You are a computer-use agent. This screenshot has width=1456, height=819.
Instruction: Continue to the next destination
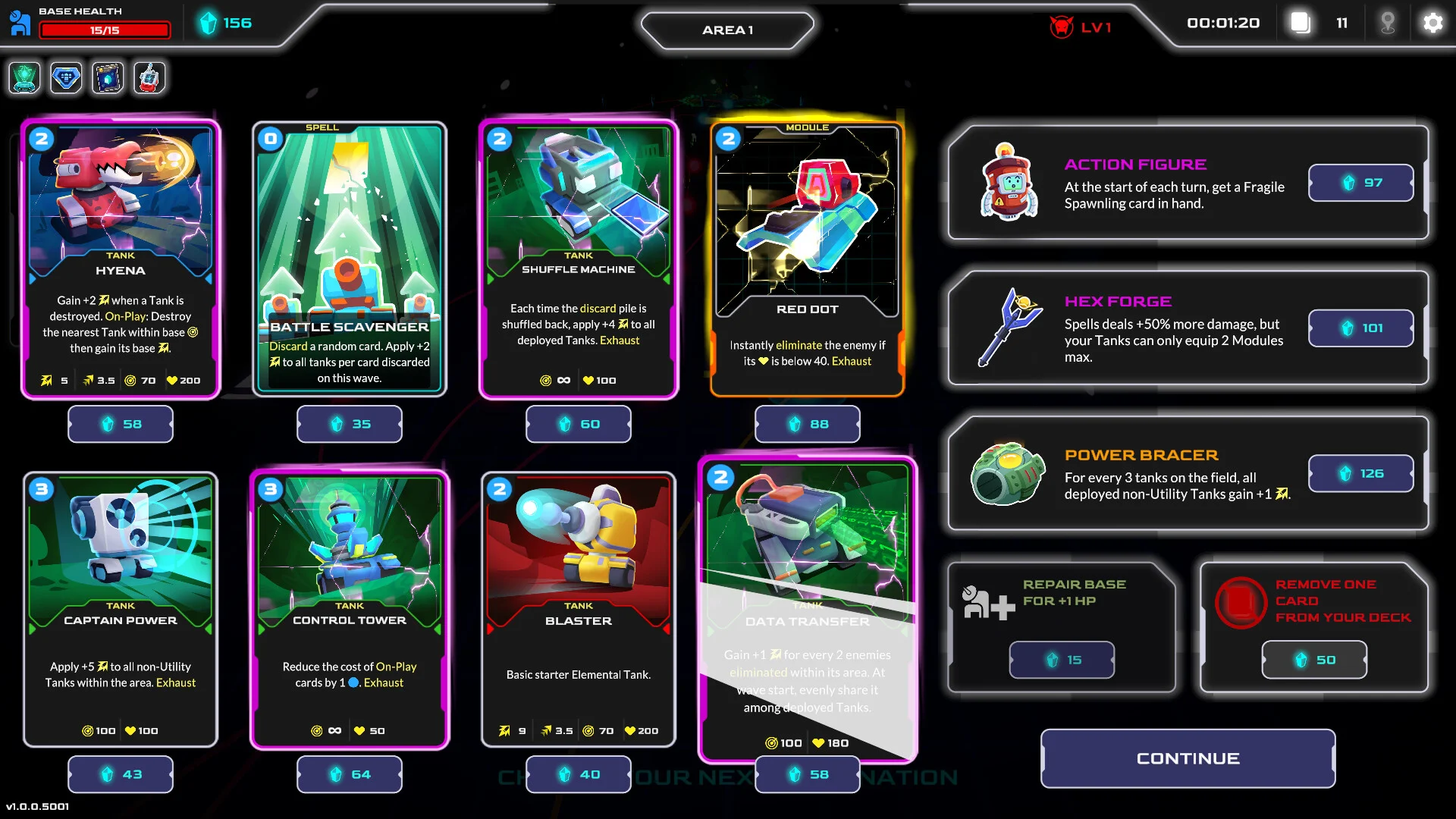pyautogui.click(x=1188, y=758)
